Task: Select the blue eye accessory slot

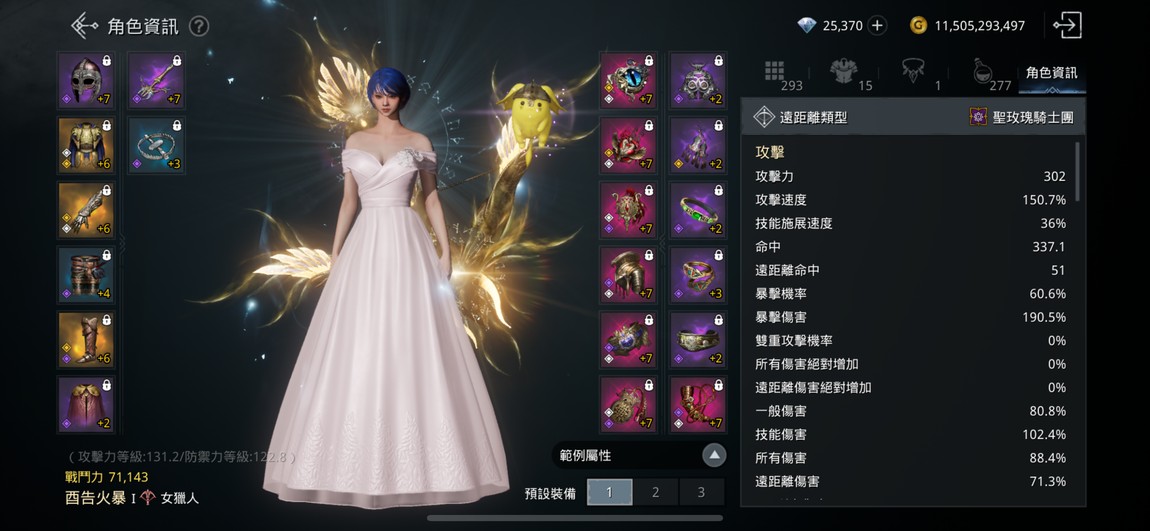Action: click(x=627, y=80)
